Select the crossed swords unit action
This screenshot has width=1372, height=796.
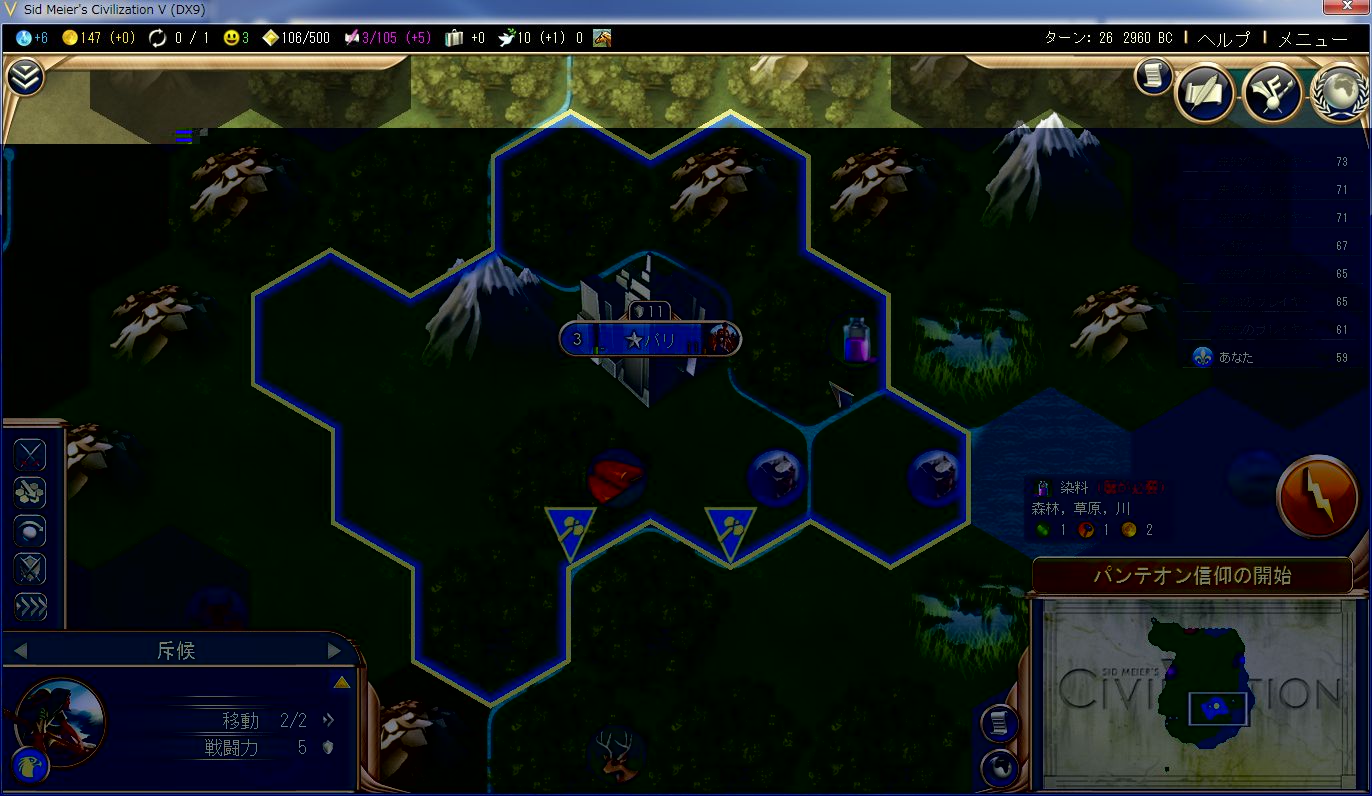pos(30,455)
